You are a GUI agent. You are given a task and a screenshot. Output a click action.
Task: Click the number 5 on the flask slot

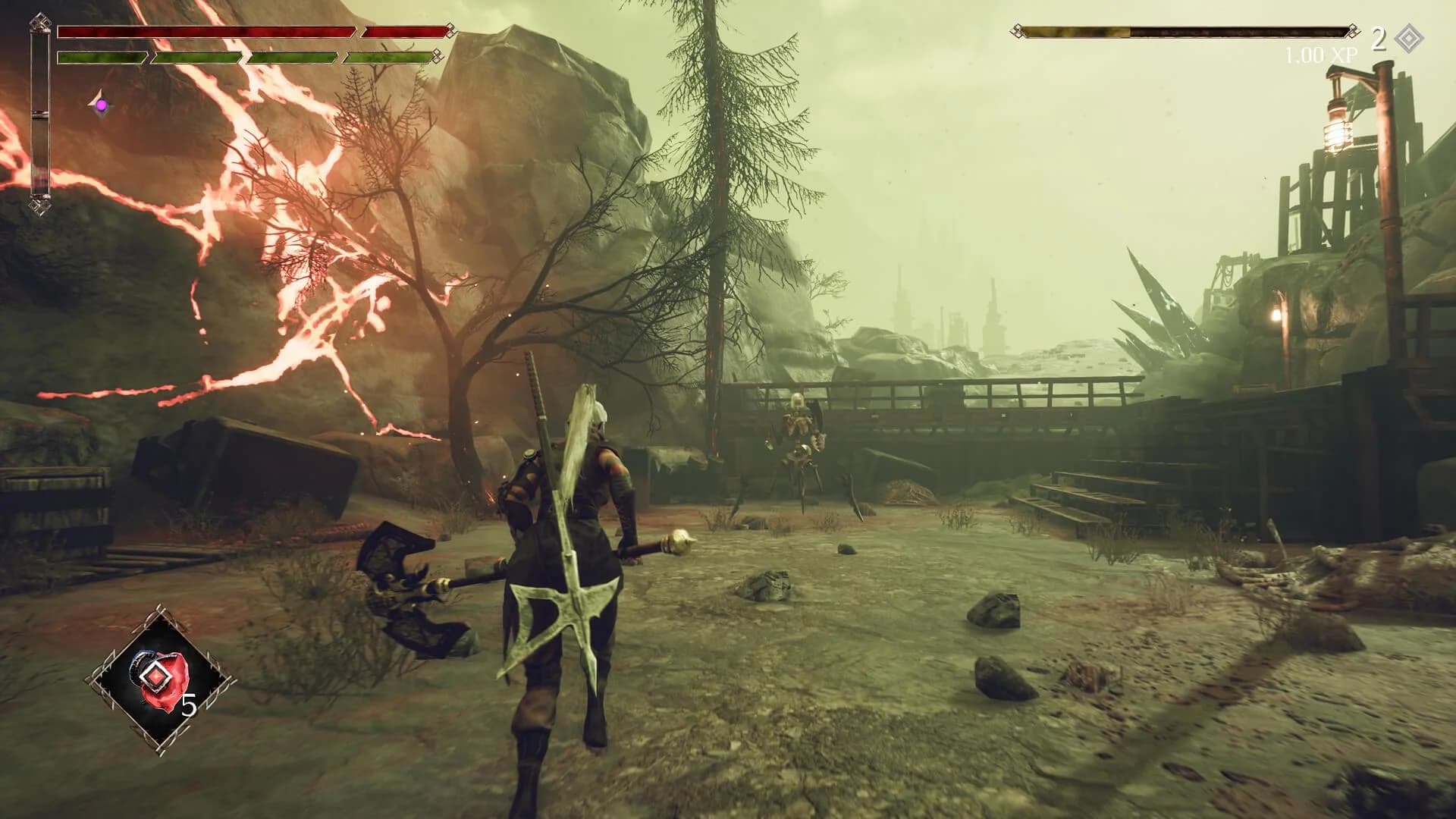point(188,704)
